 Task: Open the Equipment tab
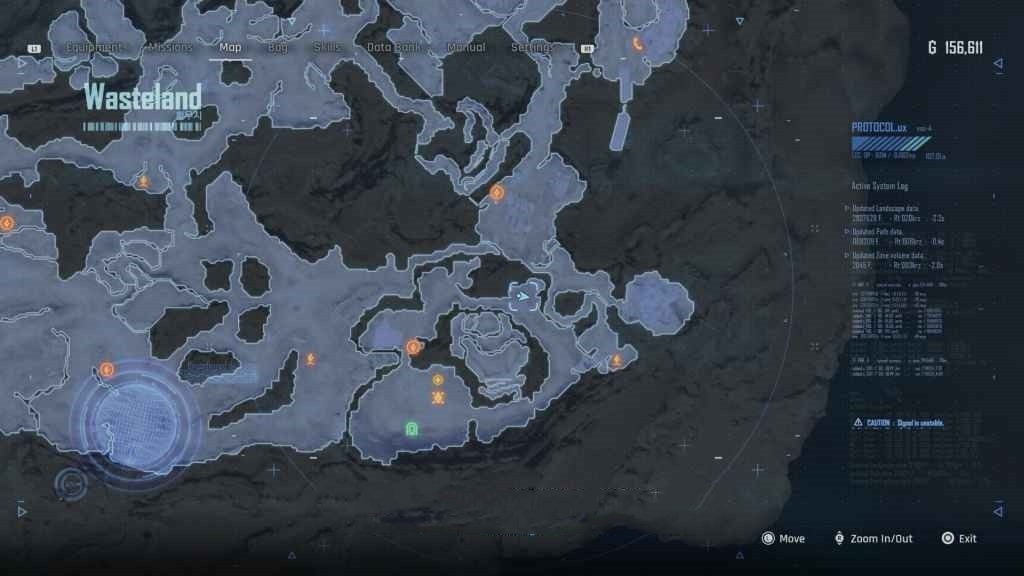pyautogui.click(x=96, y=47)
